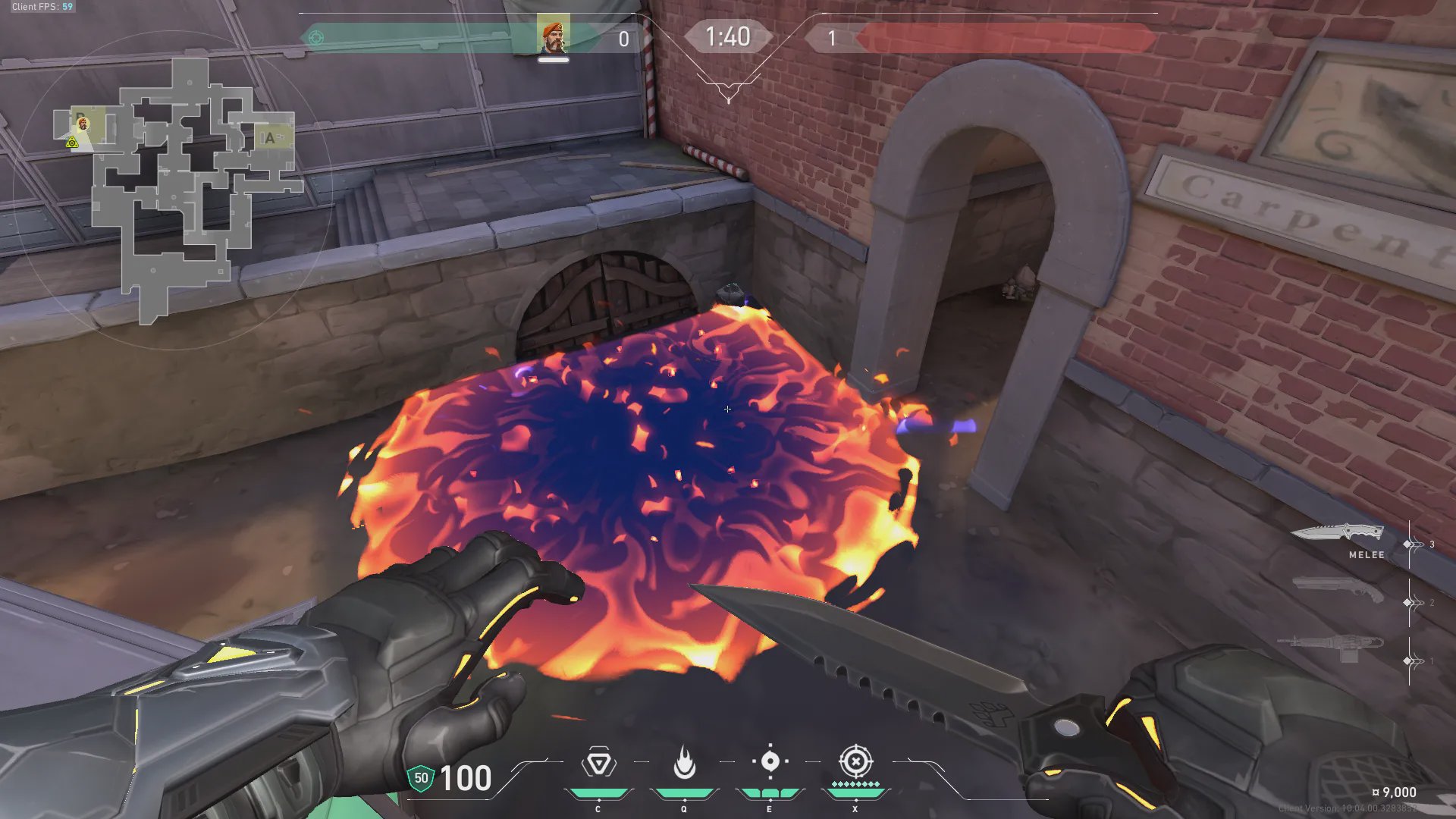Trigger the Orbital Strike ultimate icon

pyautogui.click(x=855, y=761)
